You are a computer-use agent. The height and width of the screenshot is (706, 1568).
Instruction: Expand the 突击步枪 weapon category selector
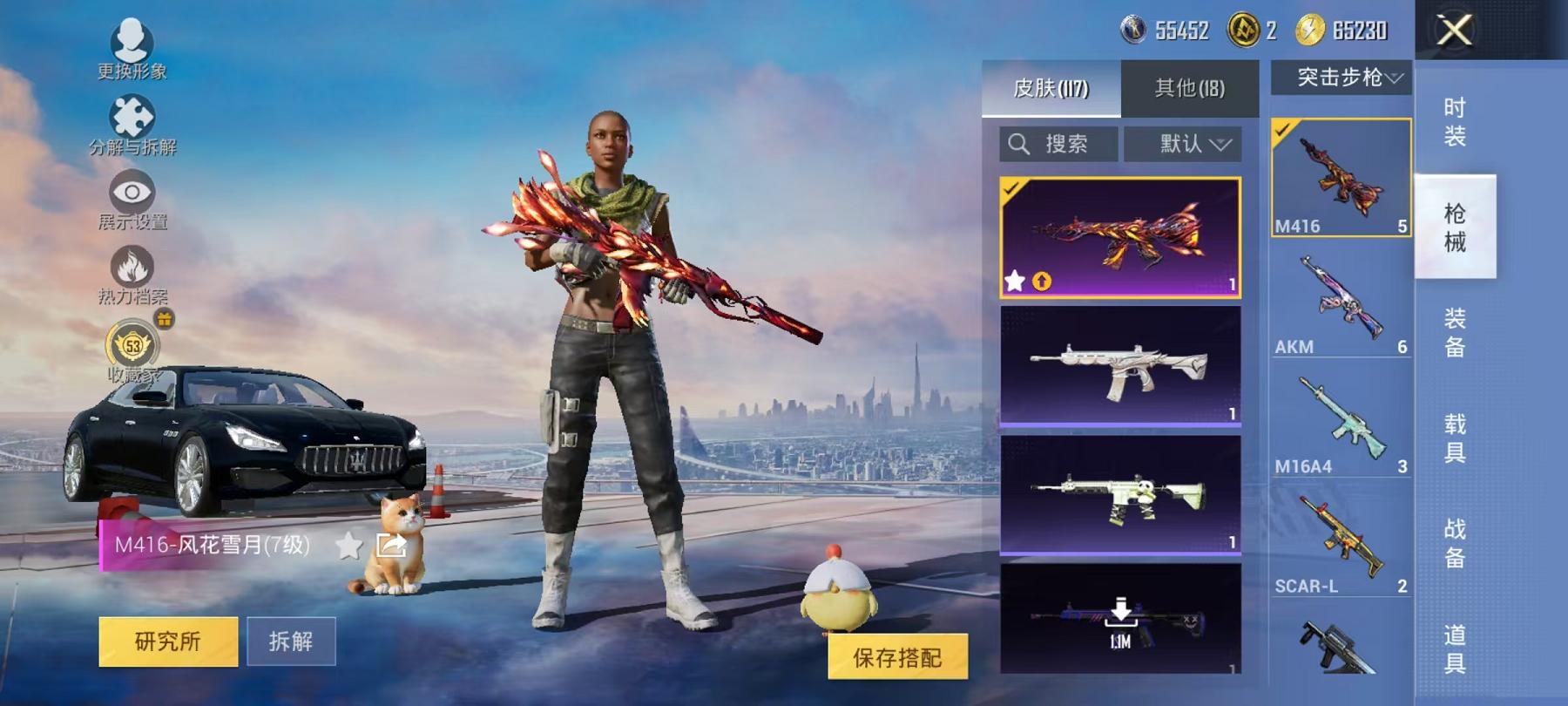point(1341,78)
